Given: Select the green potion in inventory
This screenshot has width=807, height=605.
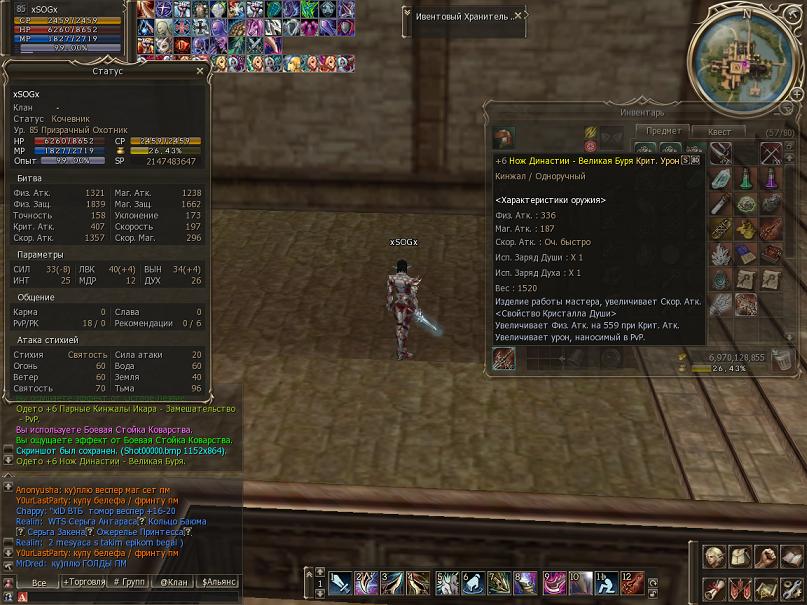Looking at the screenshot, I should [x=747, y=180].
